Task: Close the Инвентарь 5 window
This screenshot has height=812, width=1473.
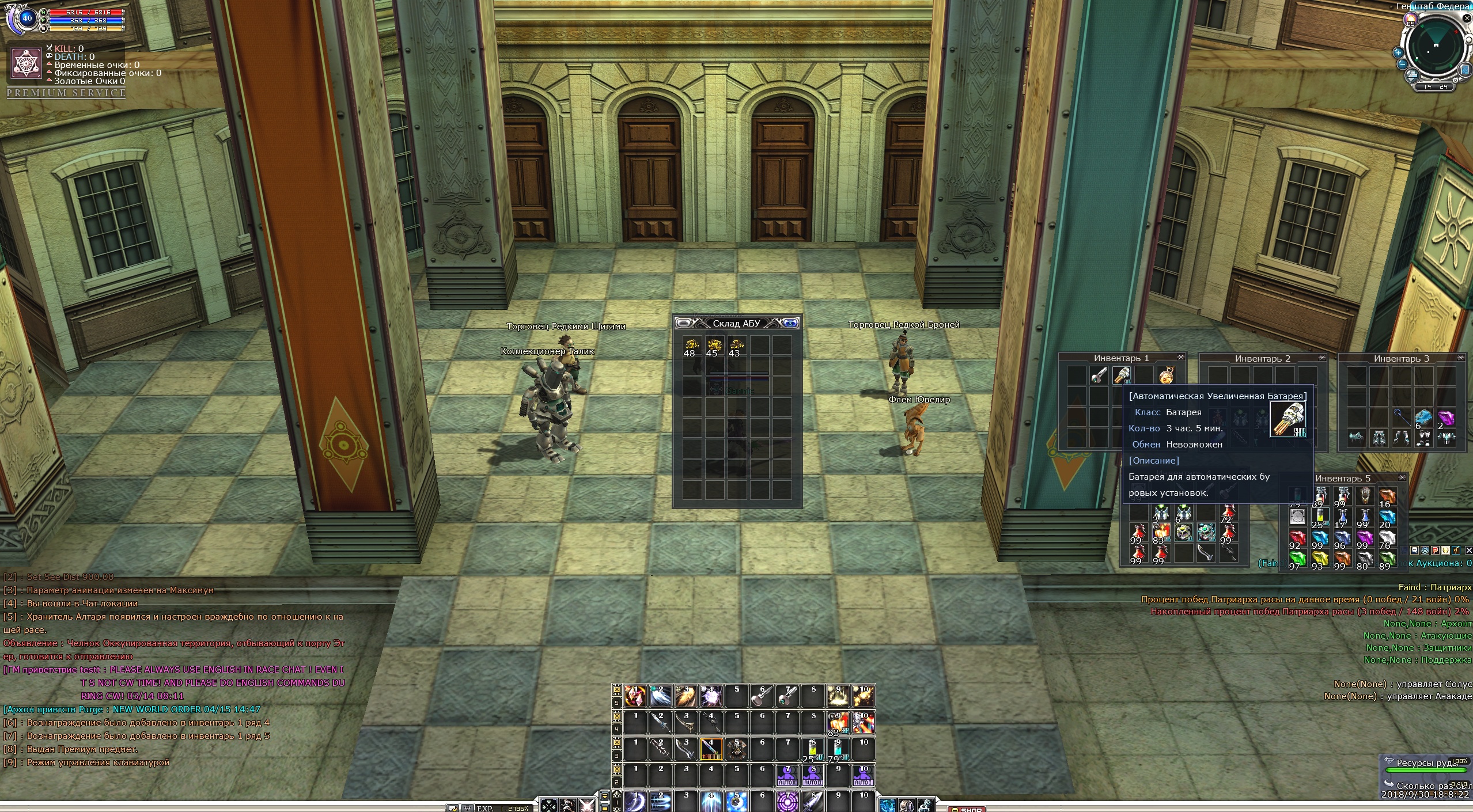Action: [x=1402, y=478]
